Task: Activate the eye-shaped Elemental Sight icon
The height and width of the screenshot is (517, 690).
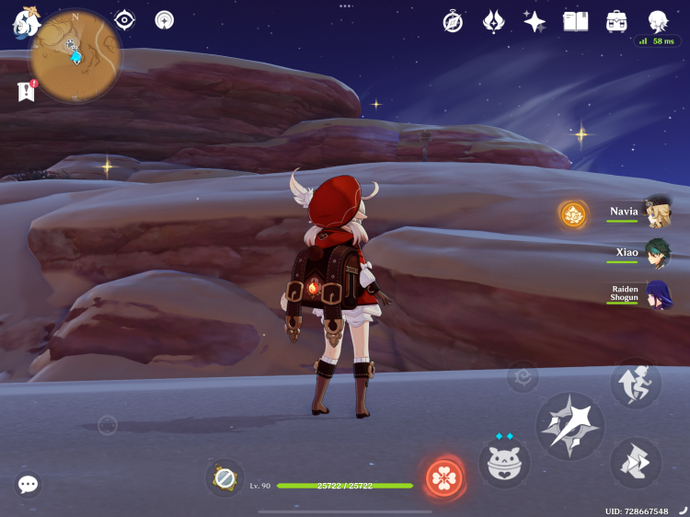Action: [124, 20]
